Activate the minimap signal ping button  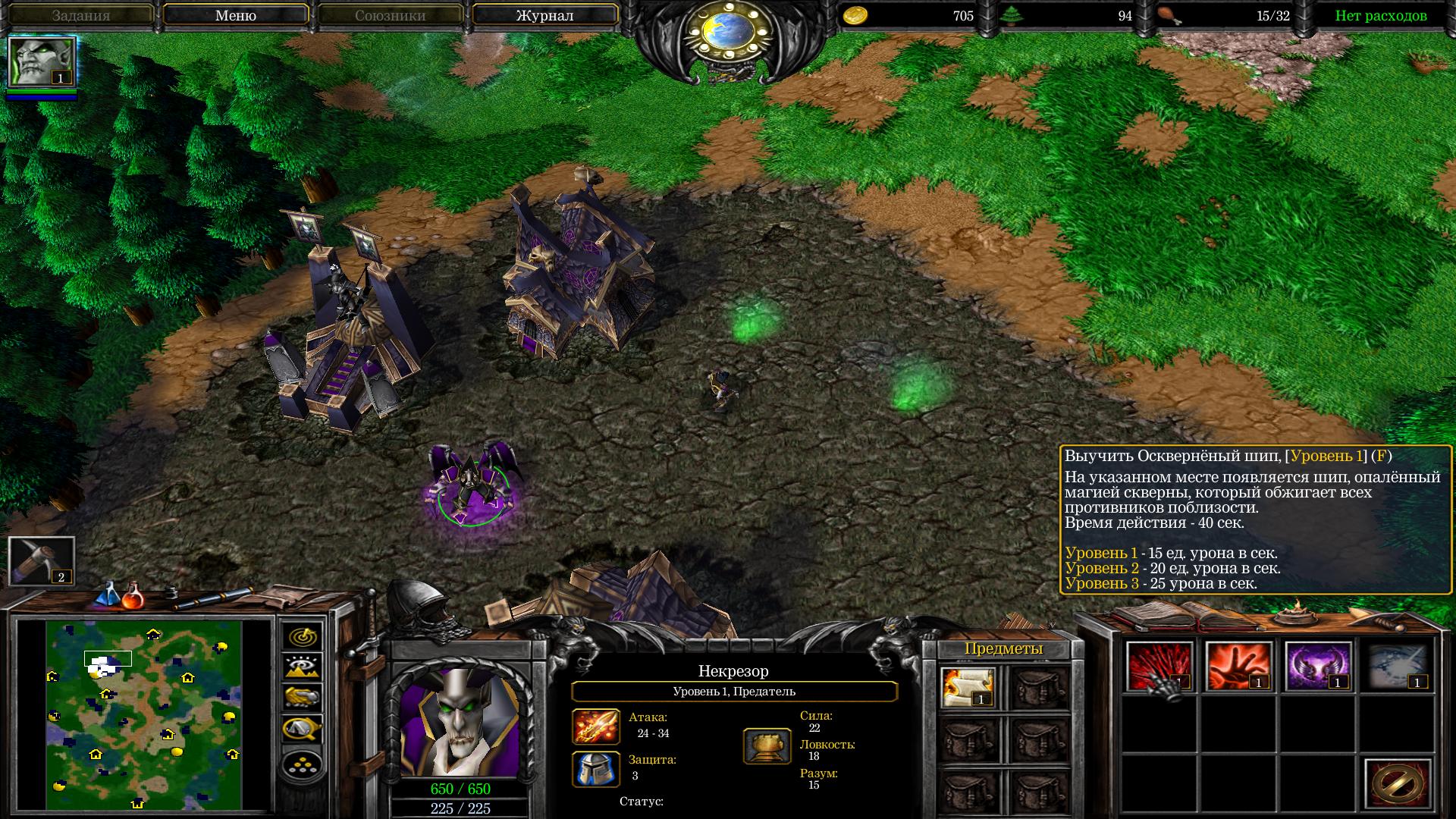pos(303,636)
